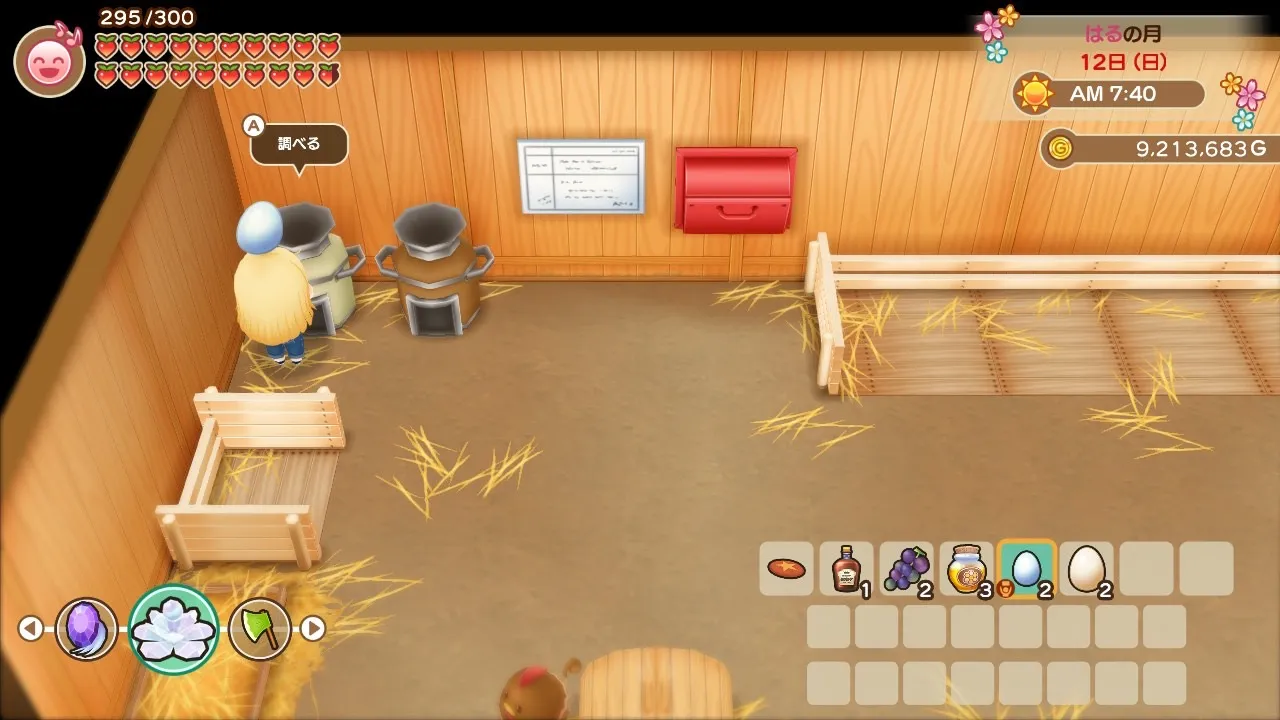Viewport: 1280px width, 720px height.
Task: Choose the brown bottle item slot
Action: (846, 569)
